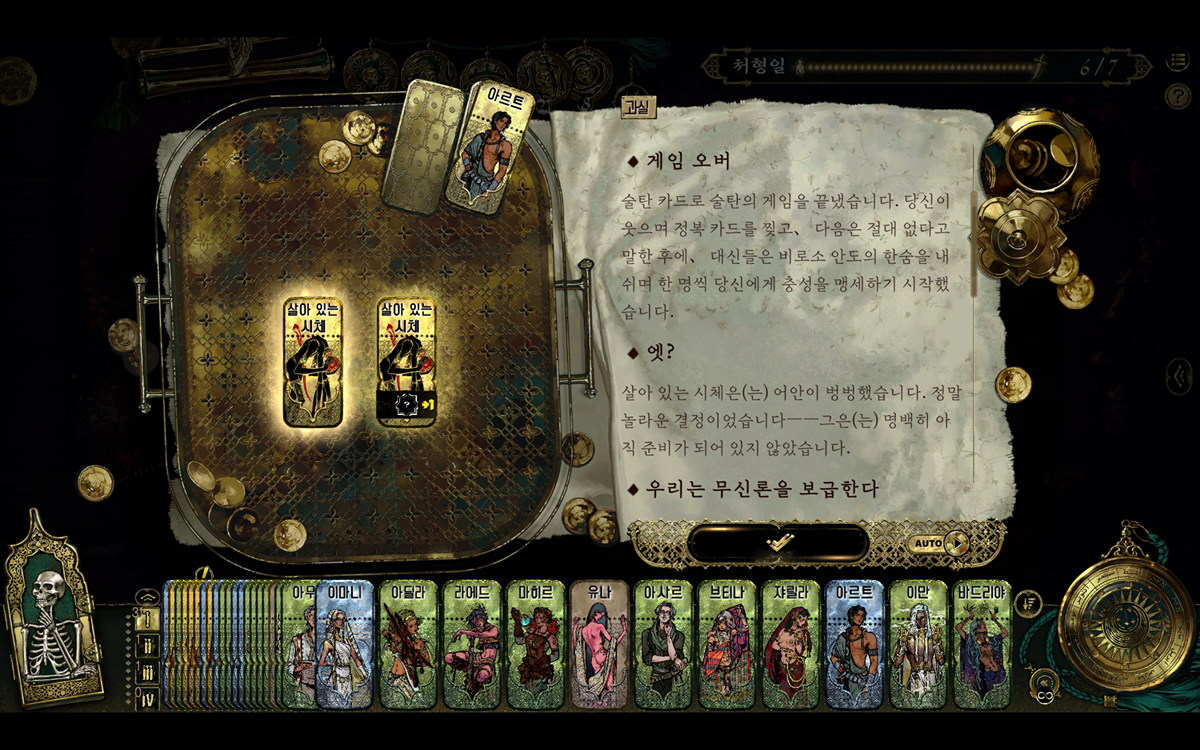The image size is (1200, 750).
Task: Select the 이만 card
Action: (920, 645)
